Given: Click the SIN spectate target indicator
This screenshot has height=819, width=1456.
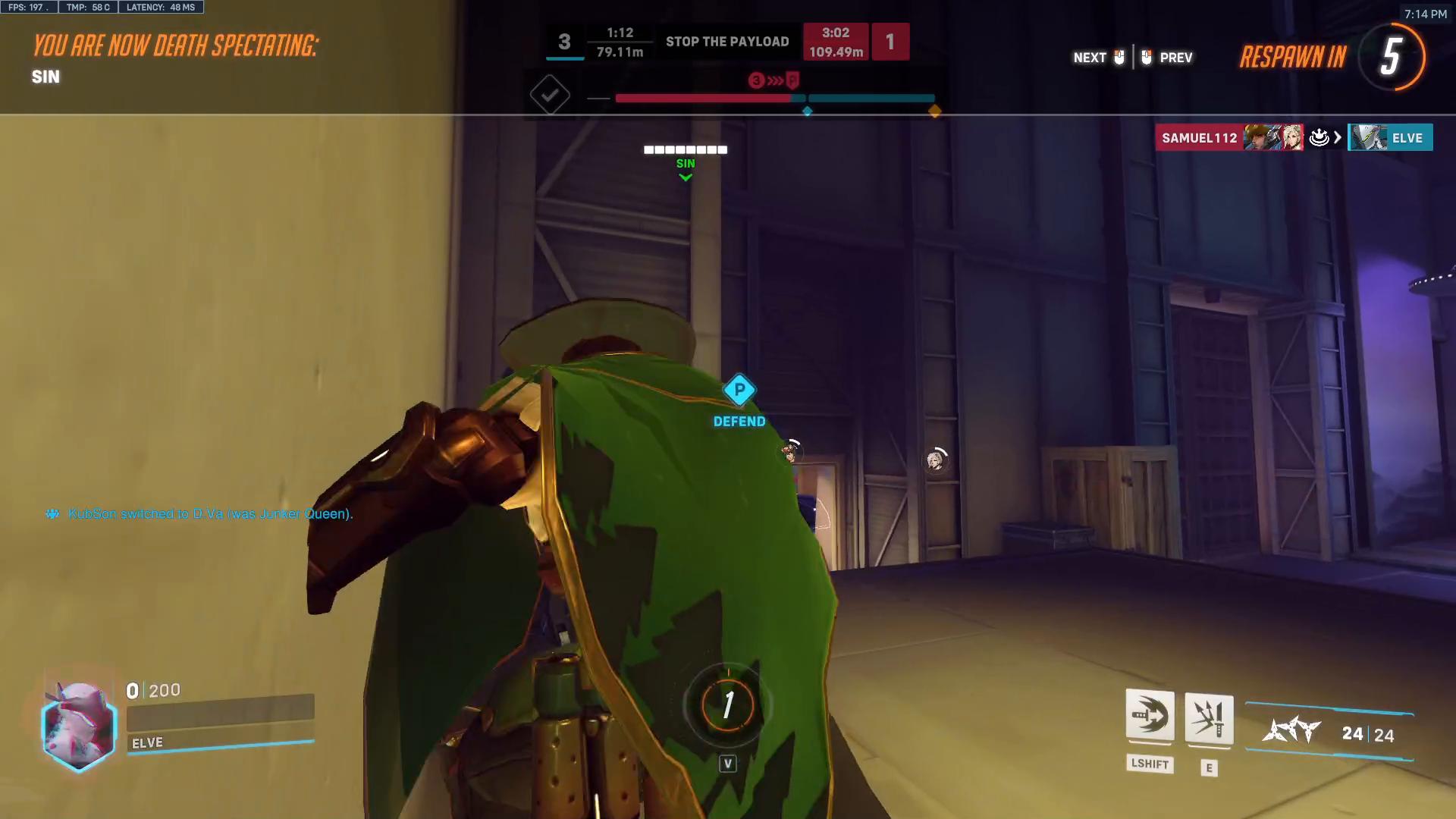Looking at the screenshot, I should click(685, 163).
